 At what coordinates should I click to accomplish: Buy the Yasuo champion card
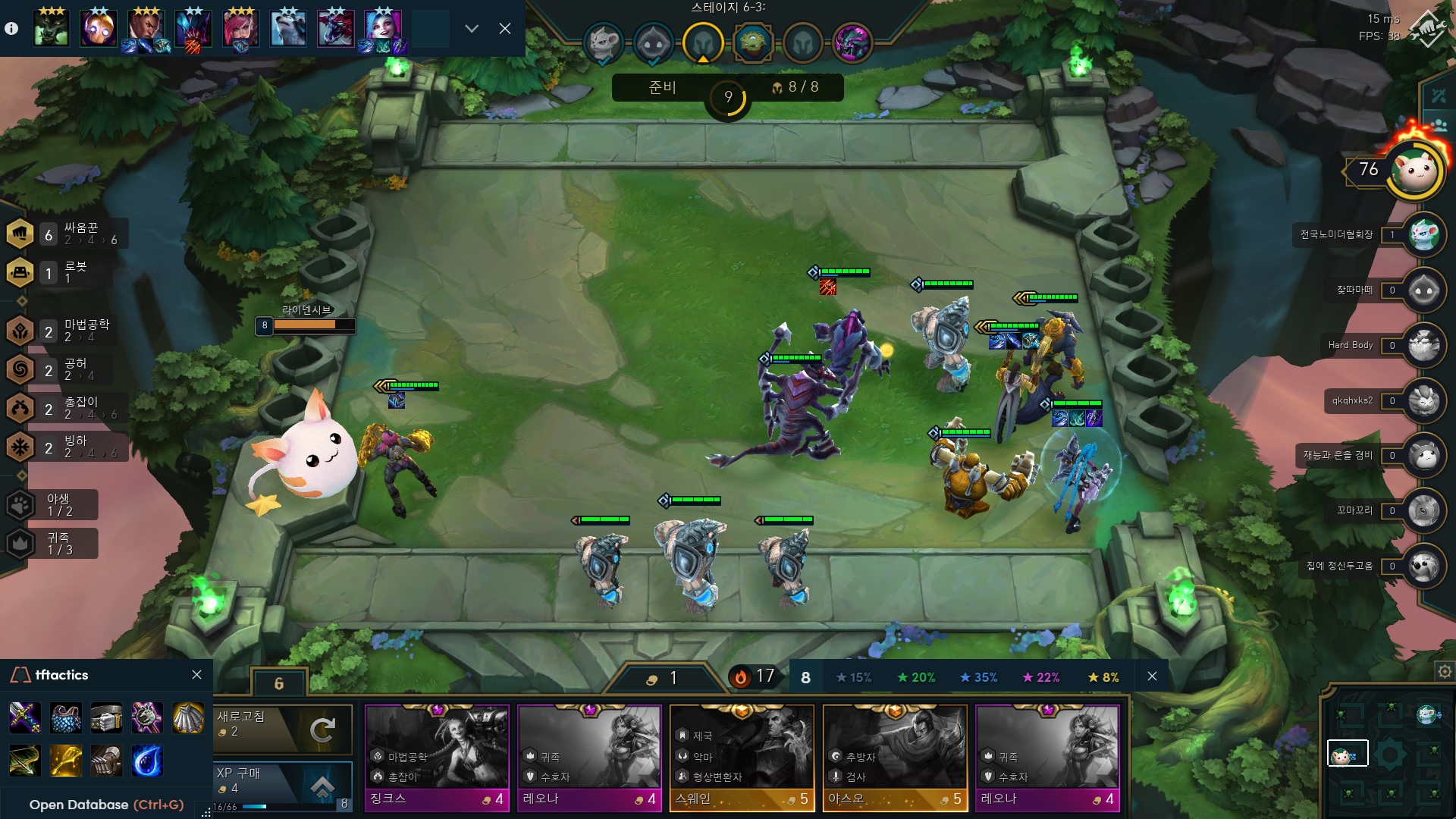(895, 757)
